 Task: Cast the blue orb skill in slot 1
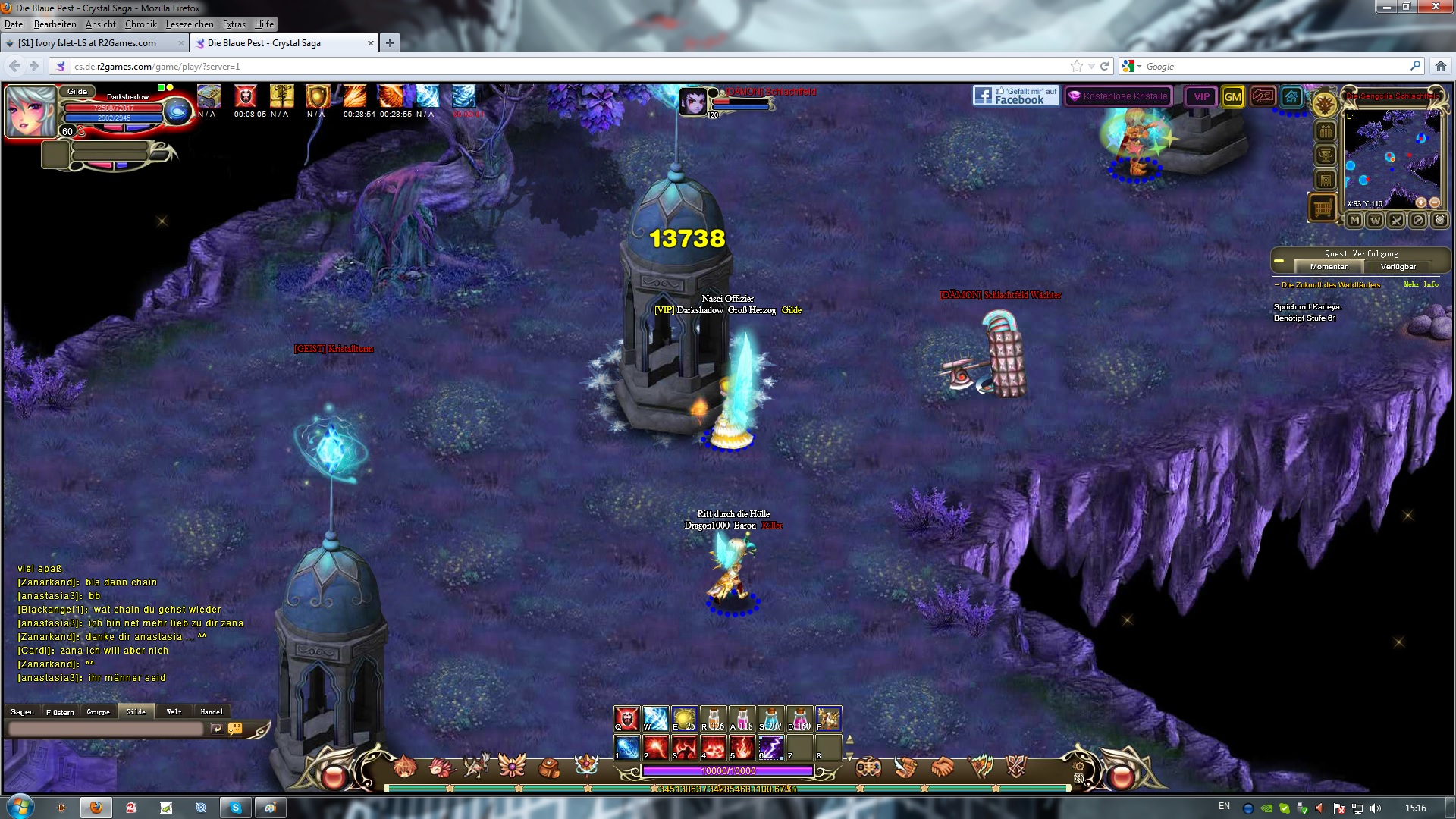(626, 747)
